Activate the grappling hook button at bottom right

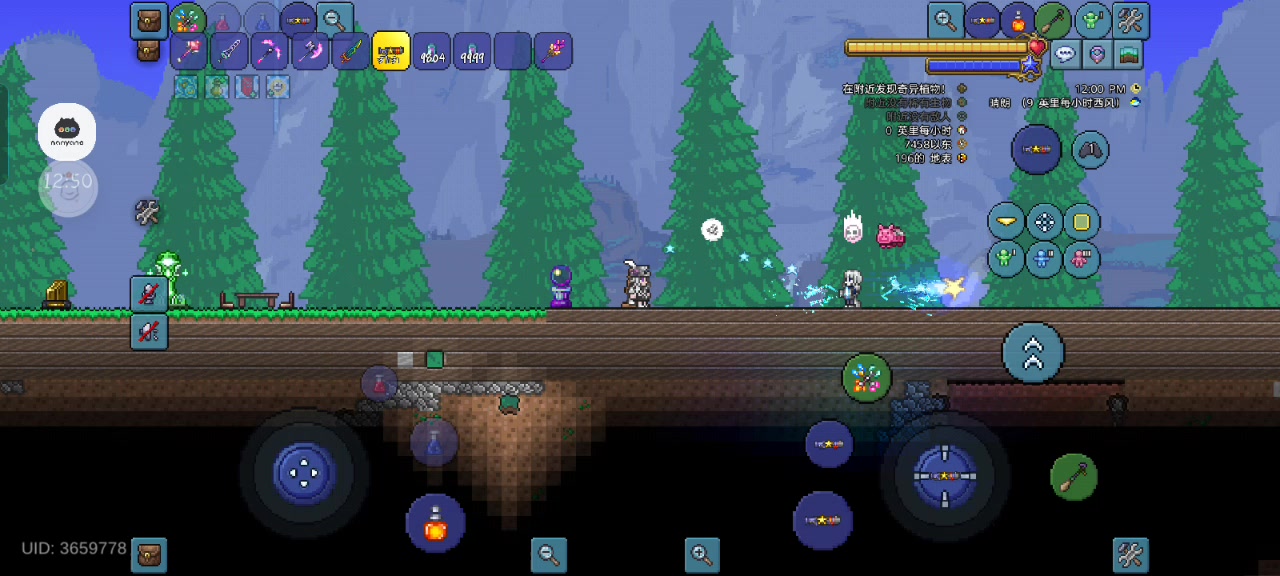coord(1074,477)
